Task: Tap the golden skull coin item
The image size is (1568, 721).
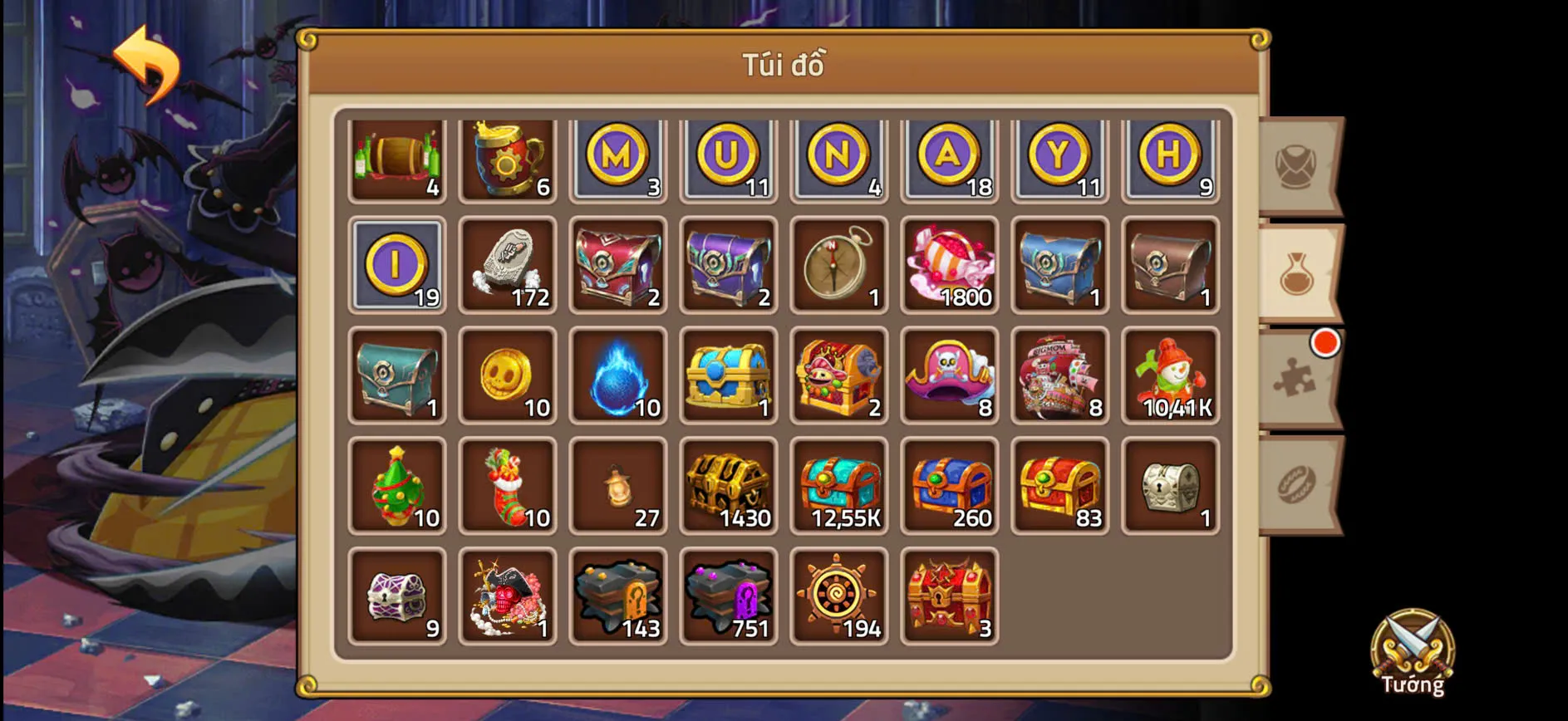Action: tap(508, 374)
